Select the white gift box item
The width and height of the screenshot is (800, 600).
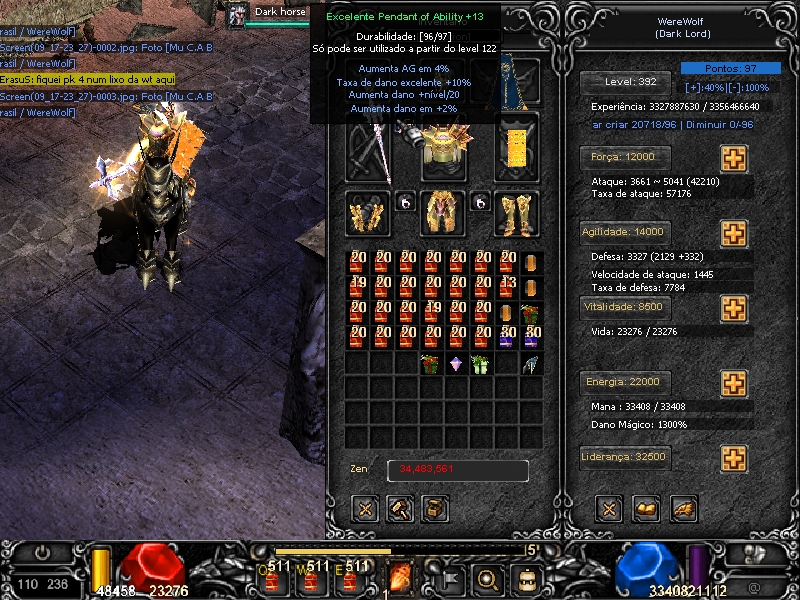(482, 364)
